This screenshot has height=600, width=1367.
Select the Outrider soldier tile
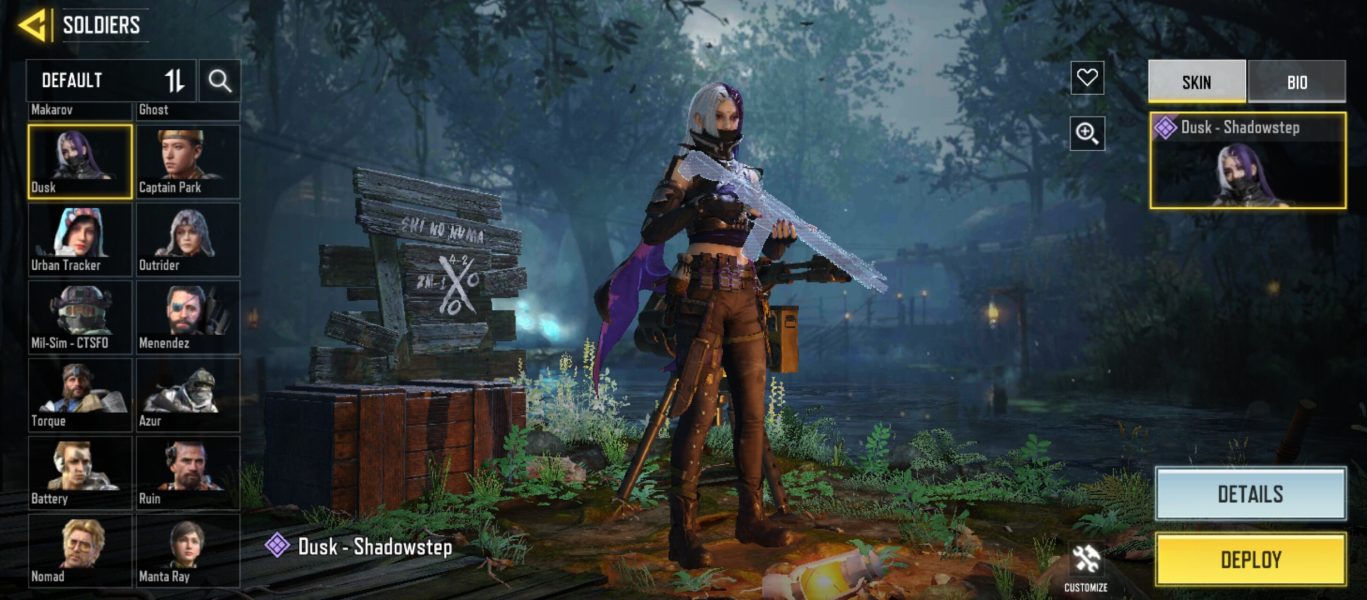(188, 239)
